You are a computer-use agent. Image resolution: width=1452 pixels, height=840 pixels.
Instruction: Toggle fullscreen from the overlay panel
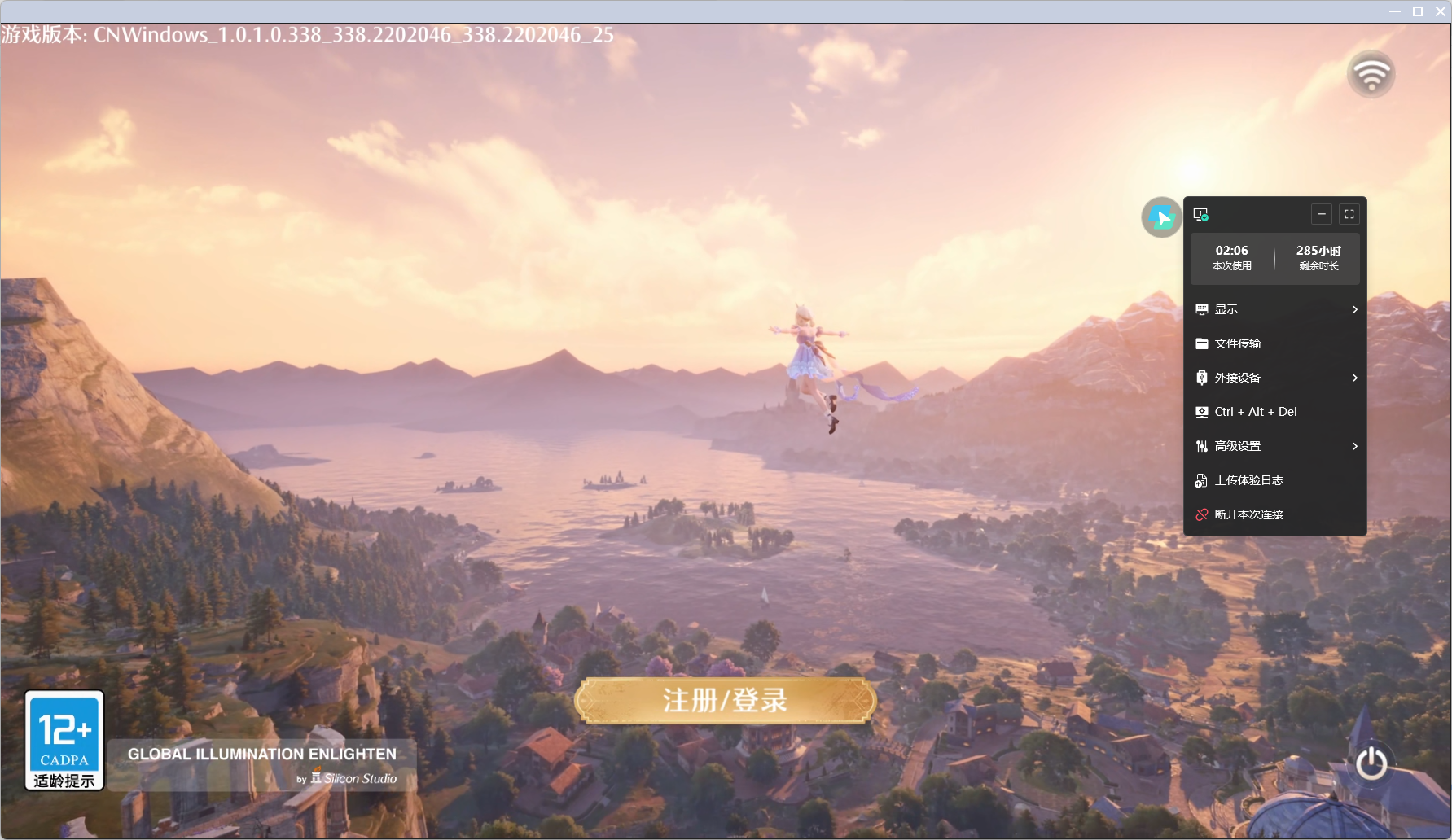tap(1349, 214)
